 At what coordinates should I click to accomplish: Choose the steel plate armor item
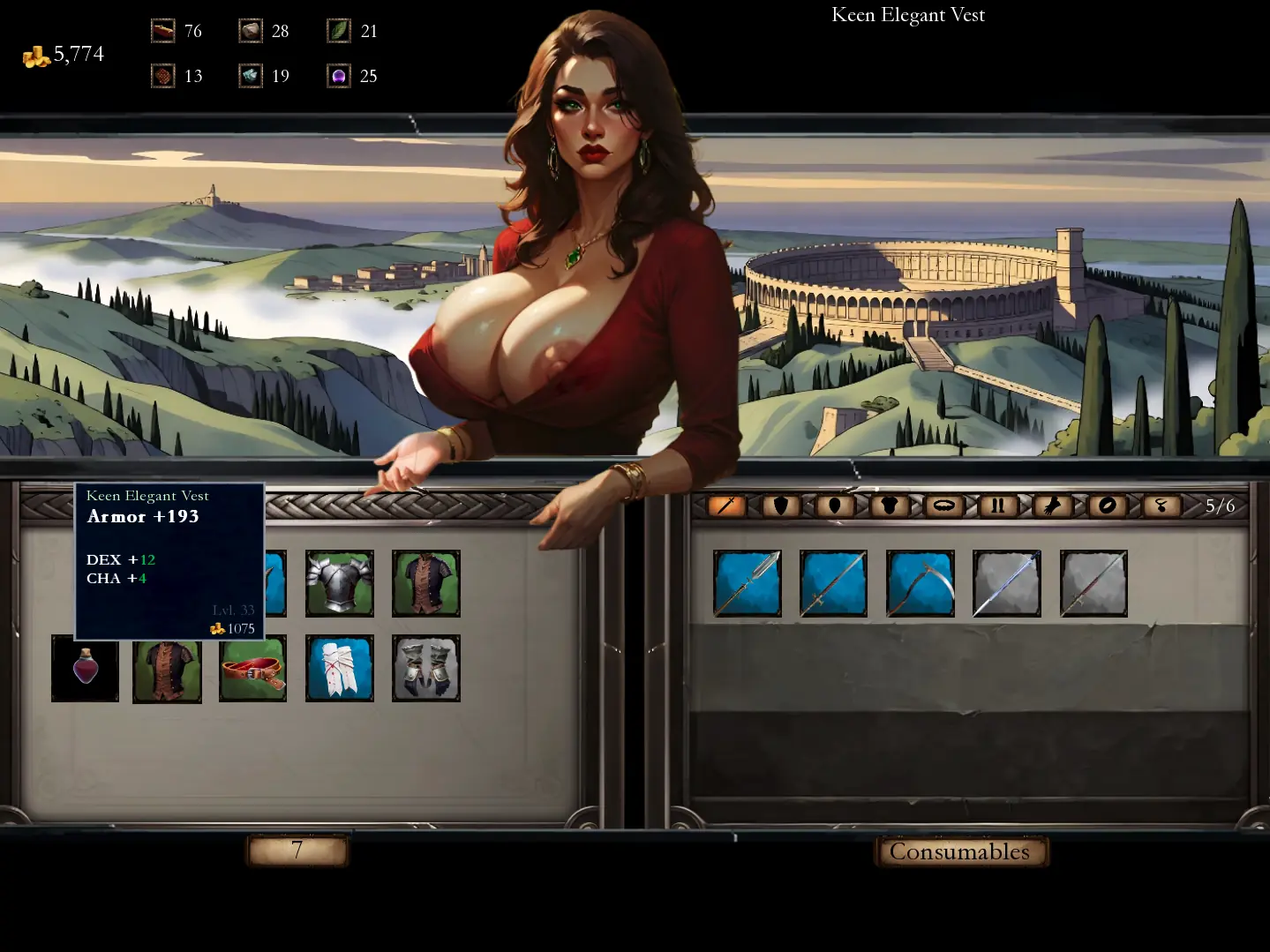pyautogui.click(x=340, y=583)
